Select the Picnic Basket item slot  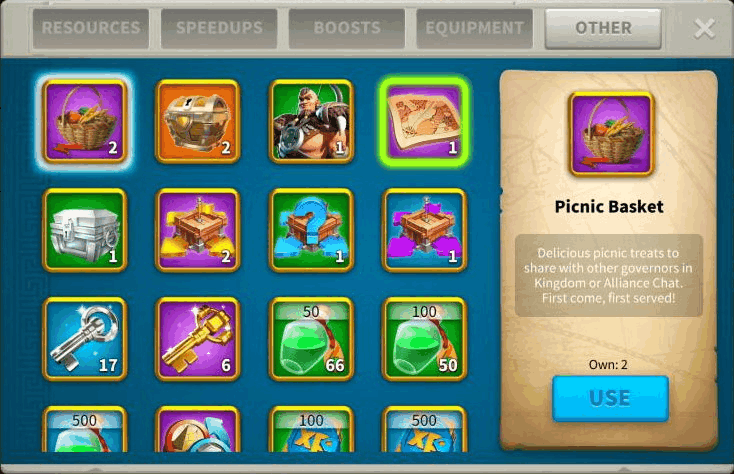85,121
